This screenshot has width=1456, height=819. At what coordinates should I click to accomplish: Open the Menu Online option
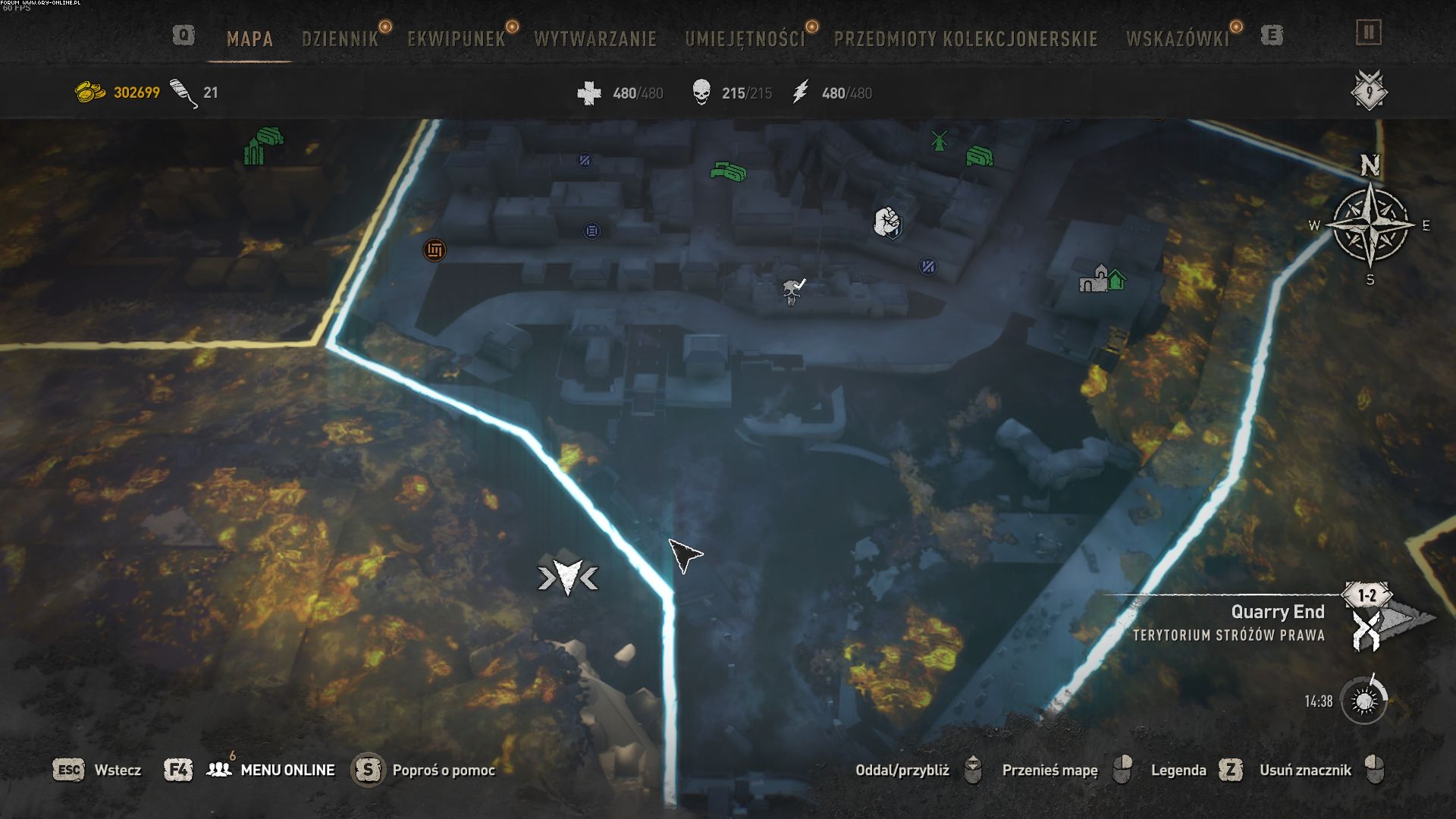(x=287, y=770)
